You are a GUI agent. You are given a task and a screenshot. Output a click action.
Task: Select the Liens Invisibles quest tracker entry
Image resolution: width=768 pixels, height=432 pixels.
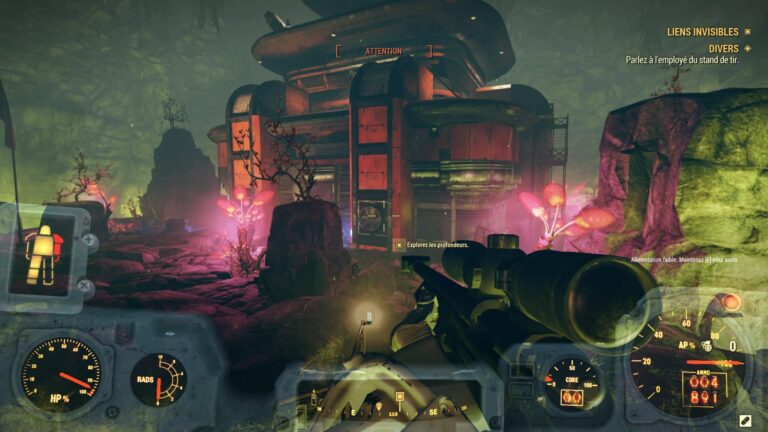[702, 32]
